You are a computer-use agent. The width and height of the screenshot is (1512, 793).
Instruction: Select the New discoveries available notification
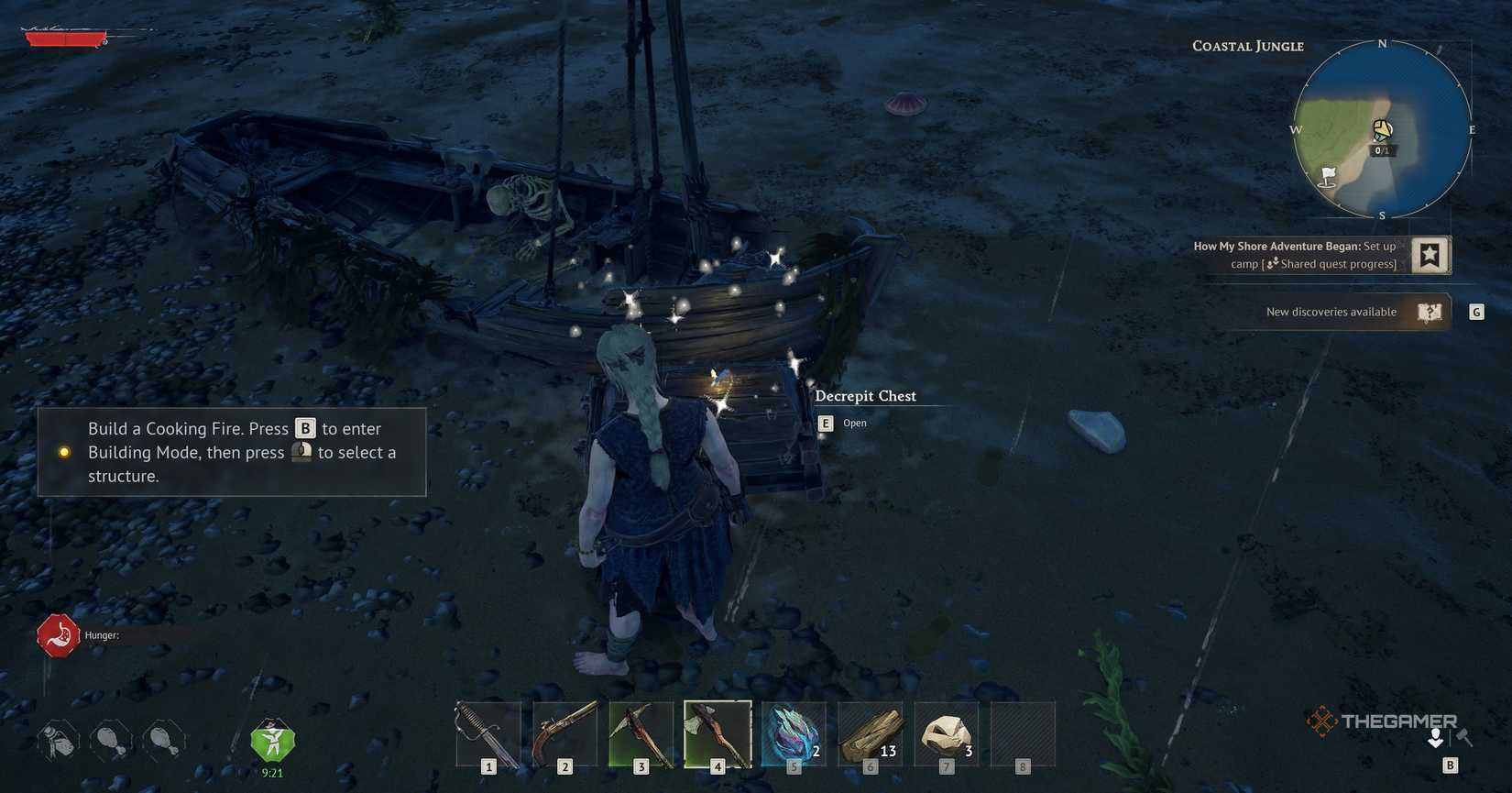coord(1331,312)
